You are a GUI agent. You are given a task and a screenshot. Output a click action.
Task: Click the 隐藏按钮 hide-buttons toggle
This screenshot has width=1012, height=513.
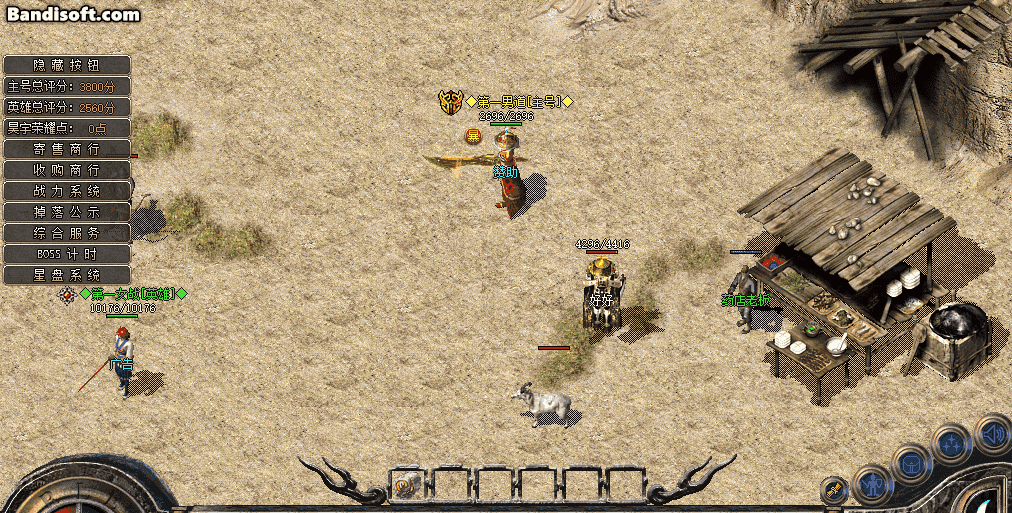pyautogui.click(x=67, y=64)
